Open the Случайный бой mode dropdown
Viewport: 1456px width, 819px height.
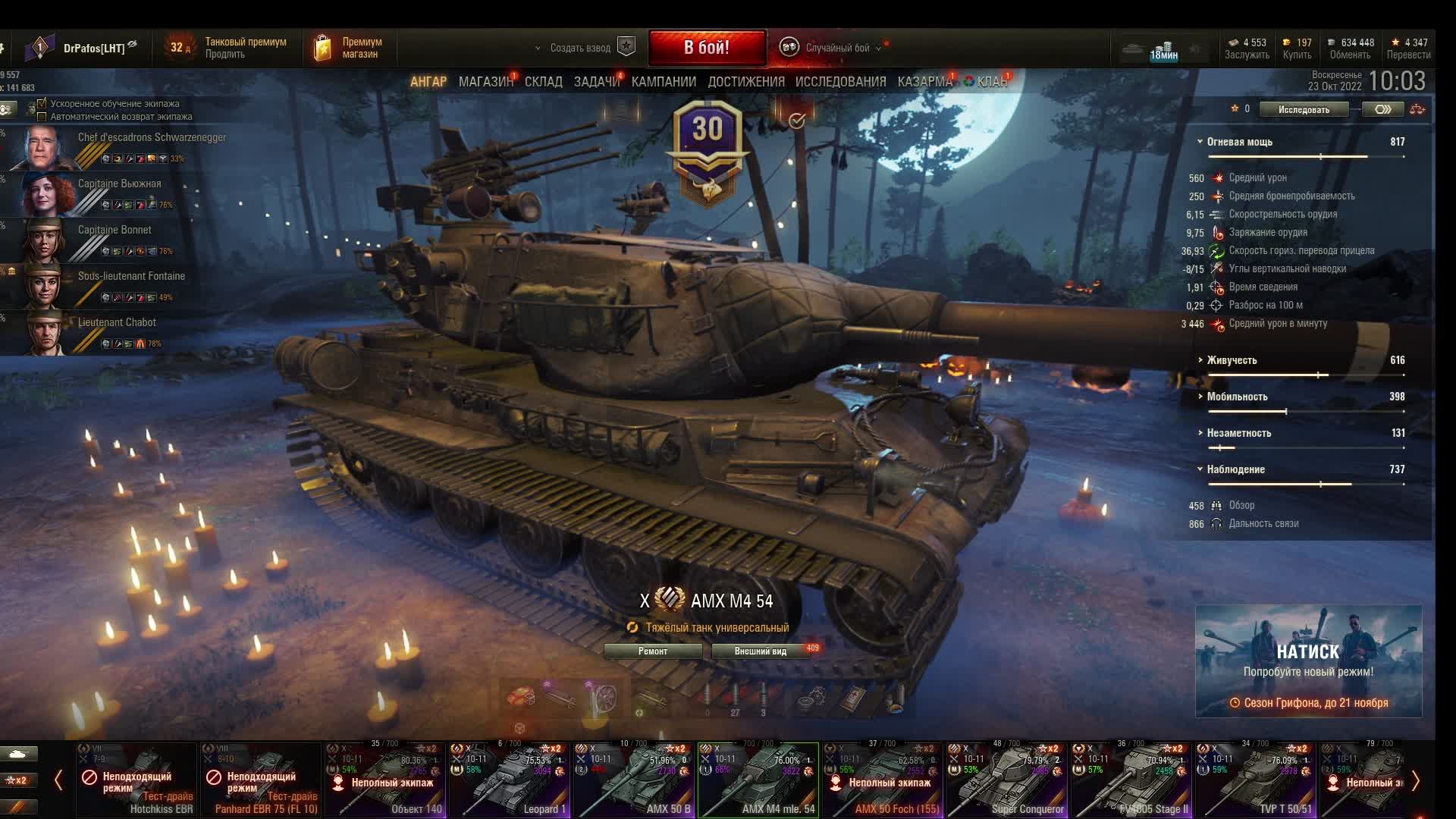[837, 48]
